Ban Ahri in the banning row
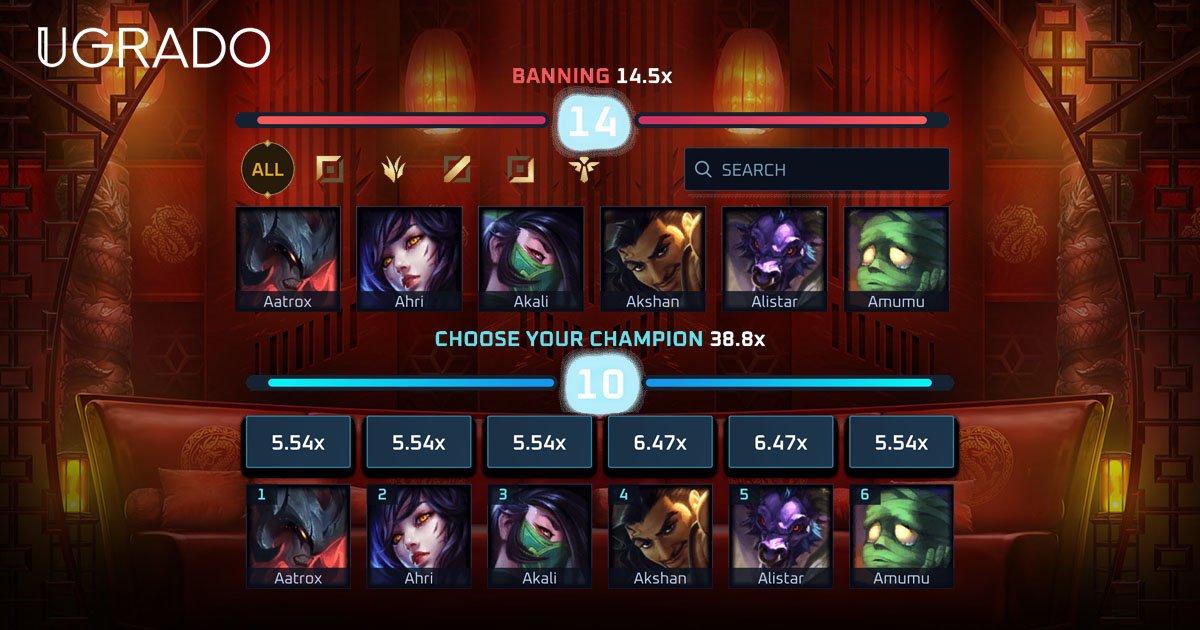Image resolution: width=1200 pixels, height=630 pixels. click(409, 258)
